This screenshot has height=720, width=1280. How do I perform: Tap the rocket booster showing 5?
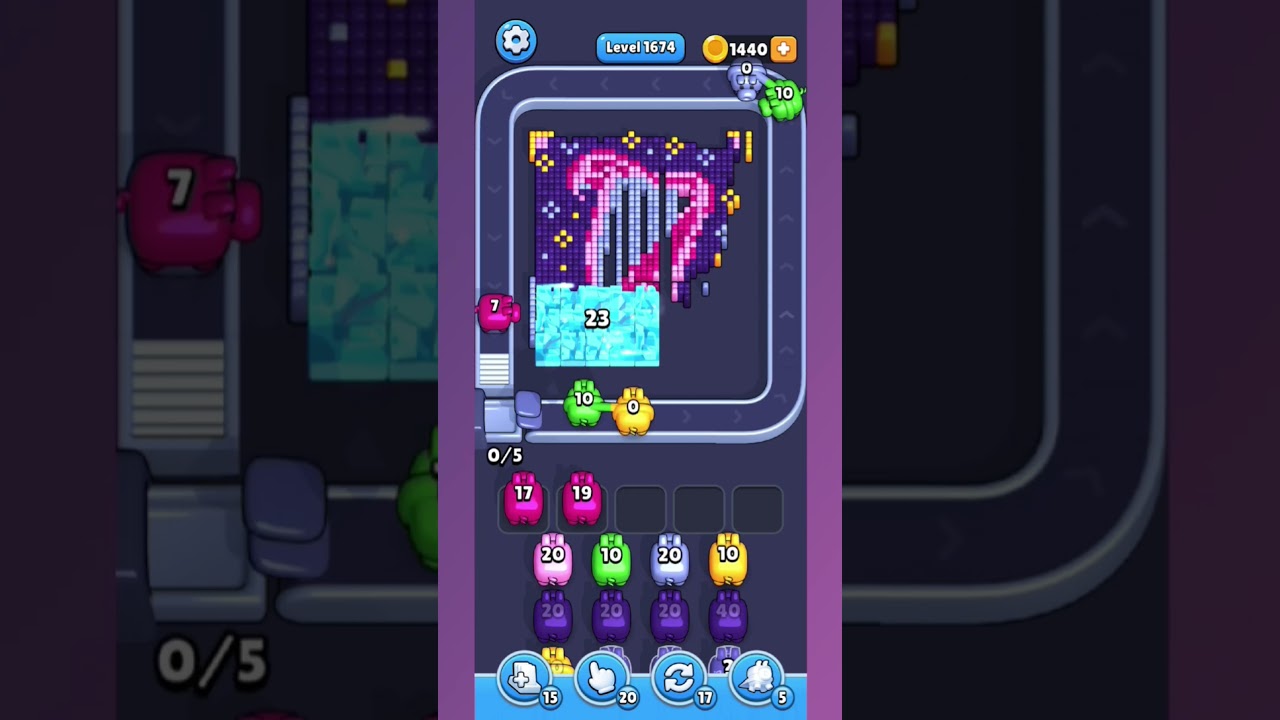pos(758,676)
